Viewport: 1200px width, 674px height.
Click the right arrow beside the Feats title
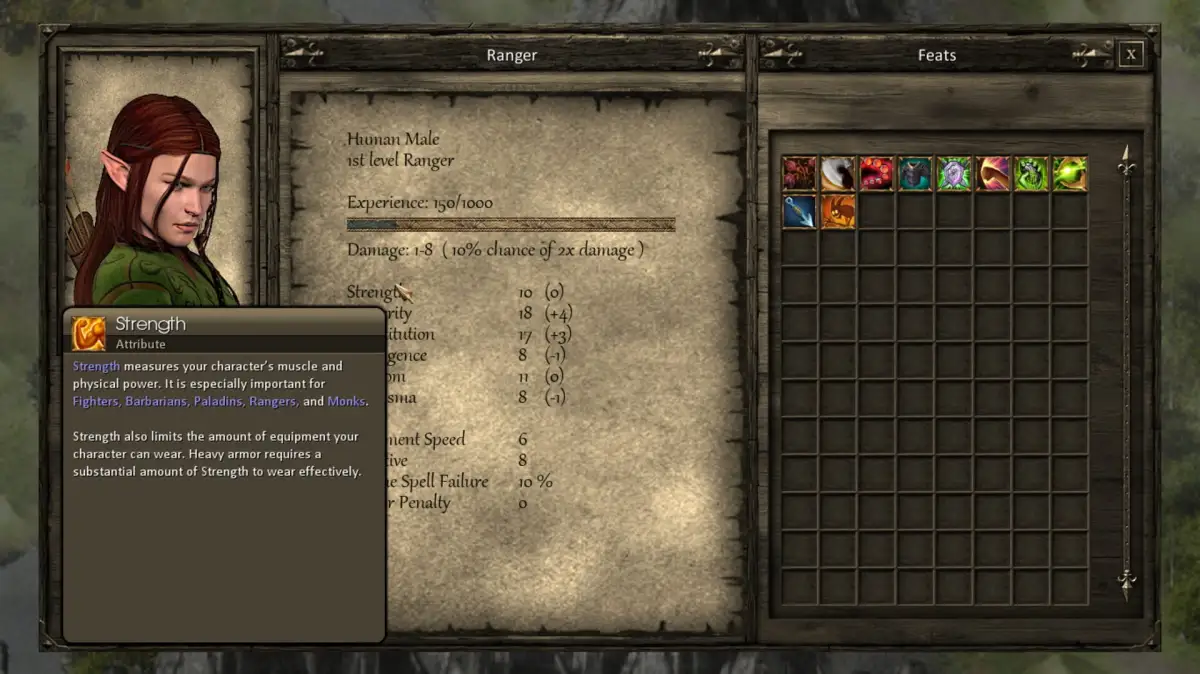[1092, 54]
